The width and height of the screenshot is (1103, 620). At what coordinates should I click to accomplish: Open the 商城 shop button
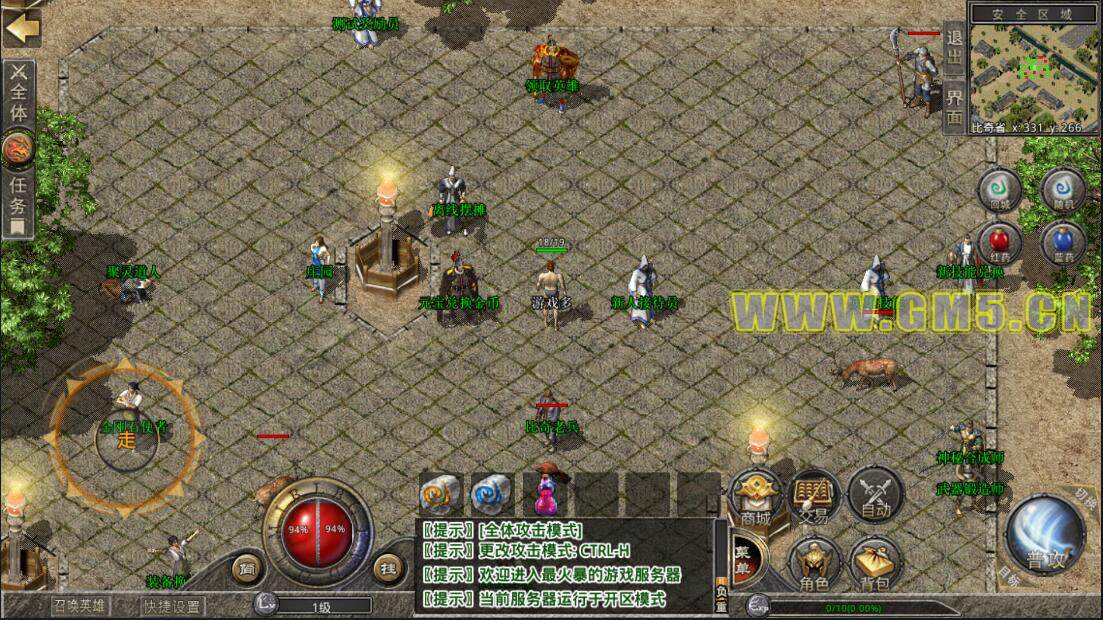point(756,496)
